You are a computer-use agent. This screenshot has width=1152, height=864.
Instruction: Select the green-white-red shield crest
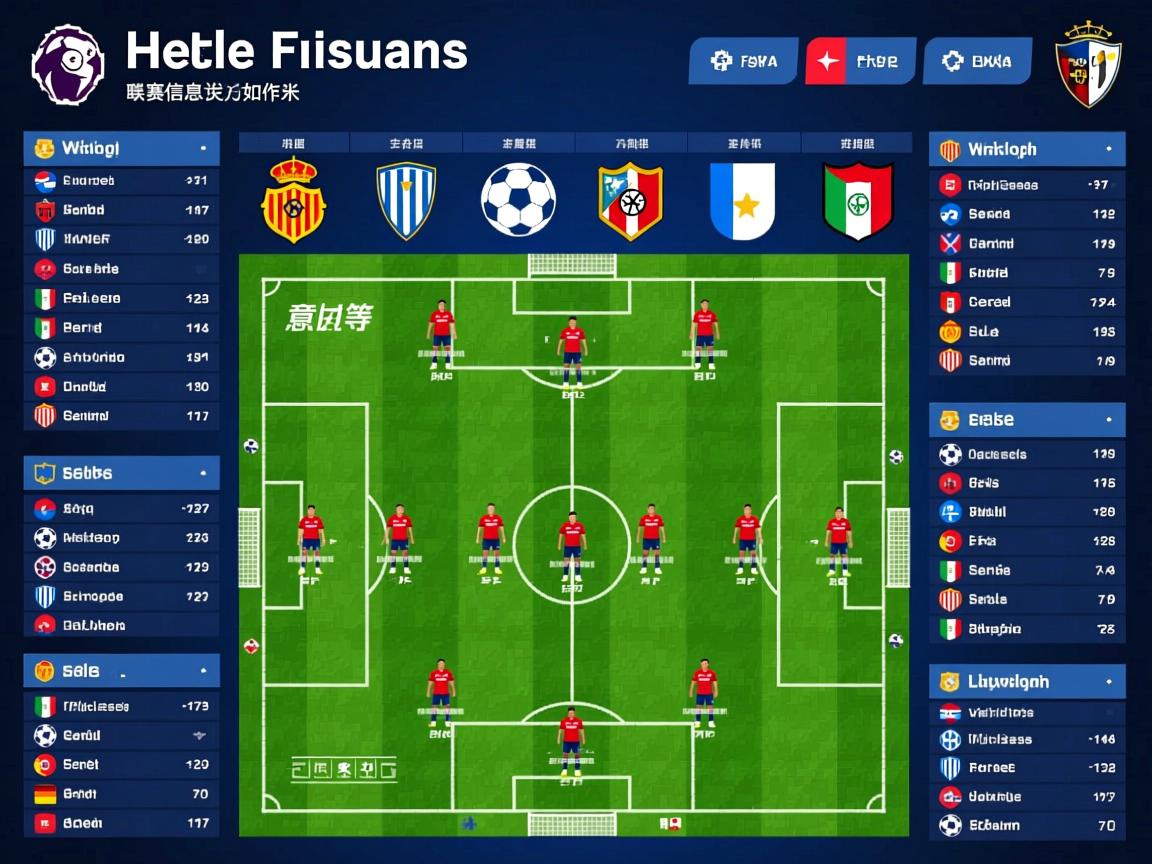857,201
